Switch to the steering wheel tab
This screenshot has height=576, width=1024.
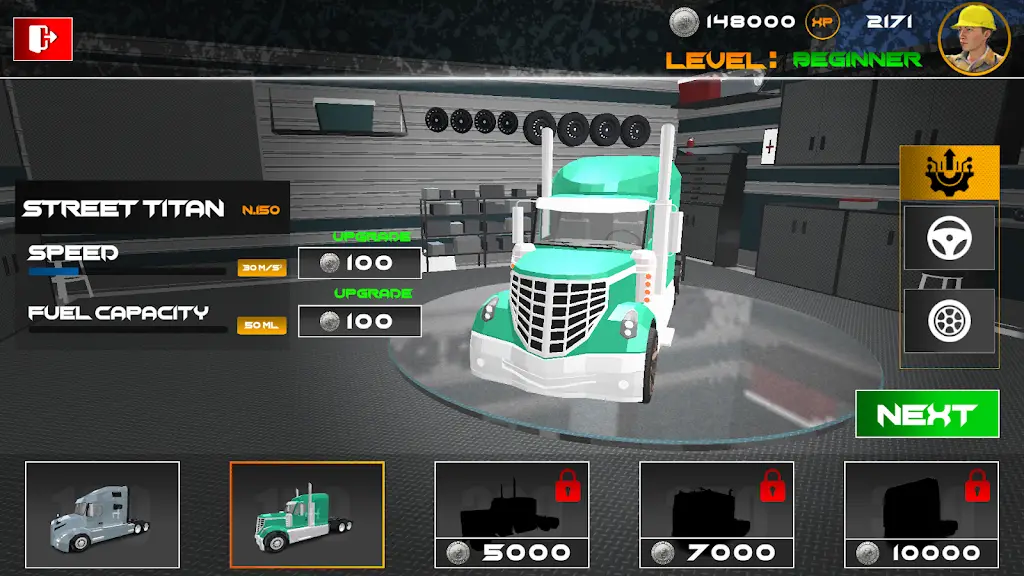[949, 238]
